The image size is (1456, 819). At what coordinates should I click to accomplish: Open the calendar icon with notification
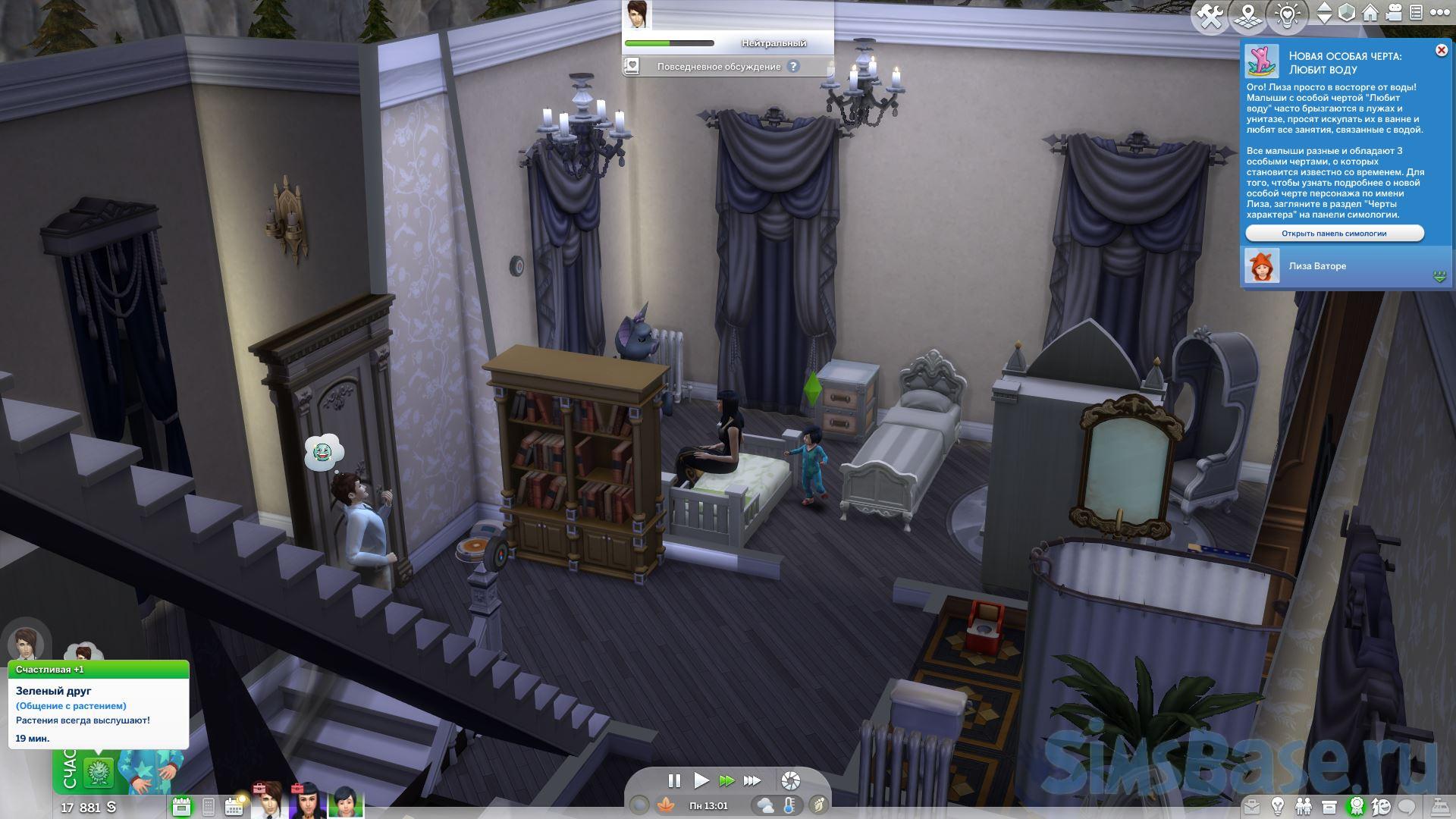(x=234, y=806)
